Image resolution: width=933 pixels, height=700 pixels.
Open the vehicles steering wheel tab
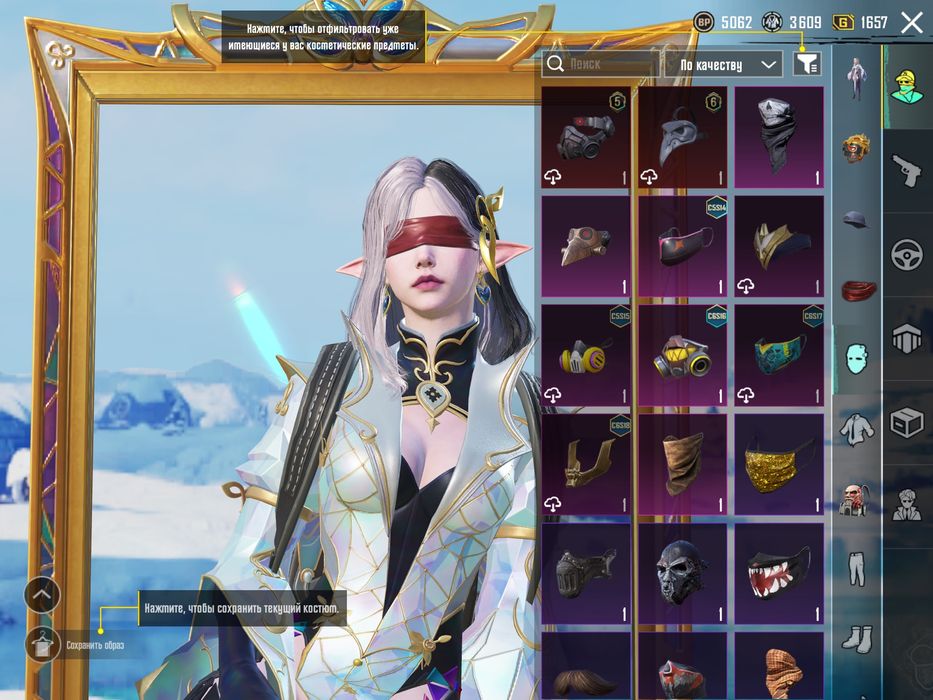(906, 253)
